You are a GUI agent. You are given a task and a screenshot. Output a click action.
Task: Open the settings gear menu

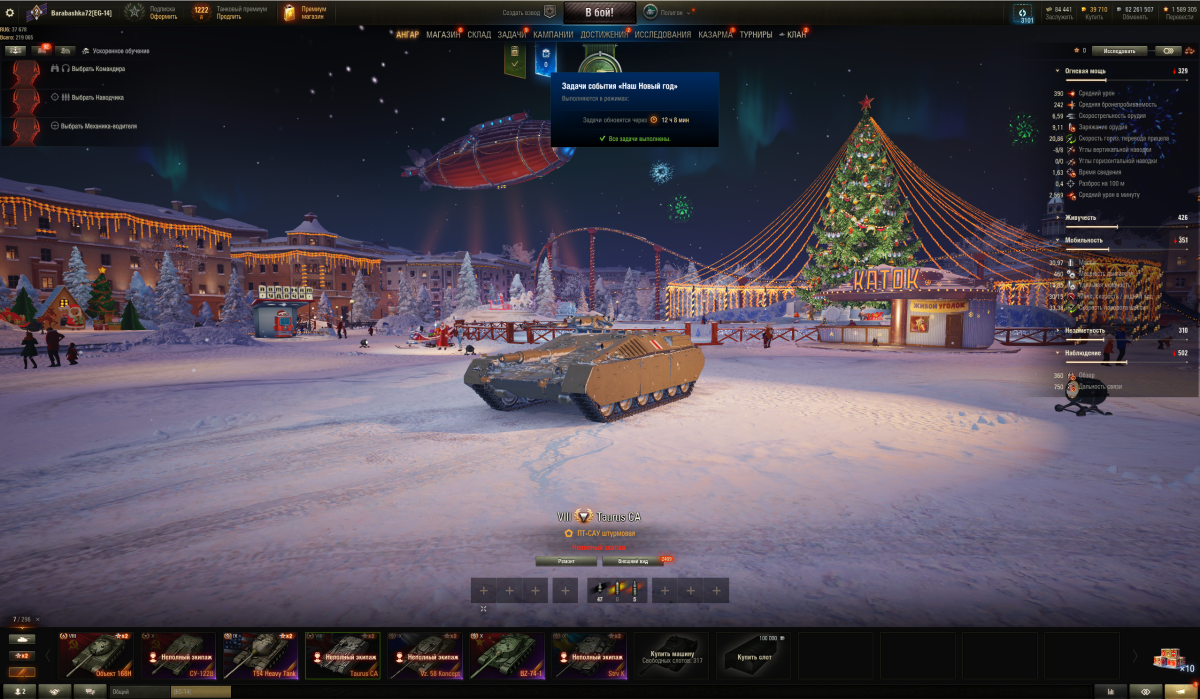(10, 12)
